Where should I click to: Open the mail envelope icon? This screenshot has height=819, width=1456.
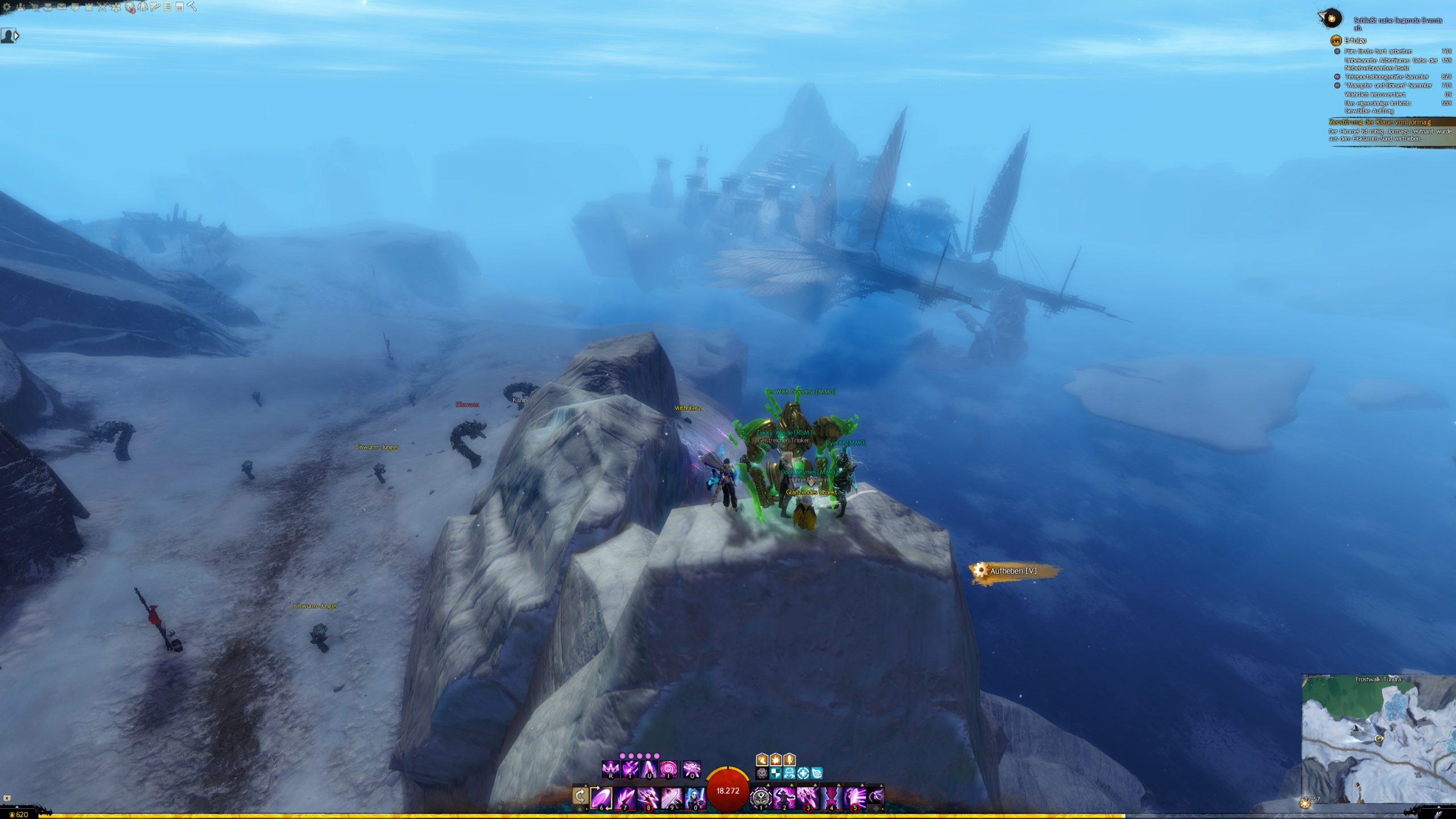61,7
